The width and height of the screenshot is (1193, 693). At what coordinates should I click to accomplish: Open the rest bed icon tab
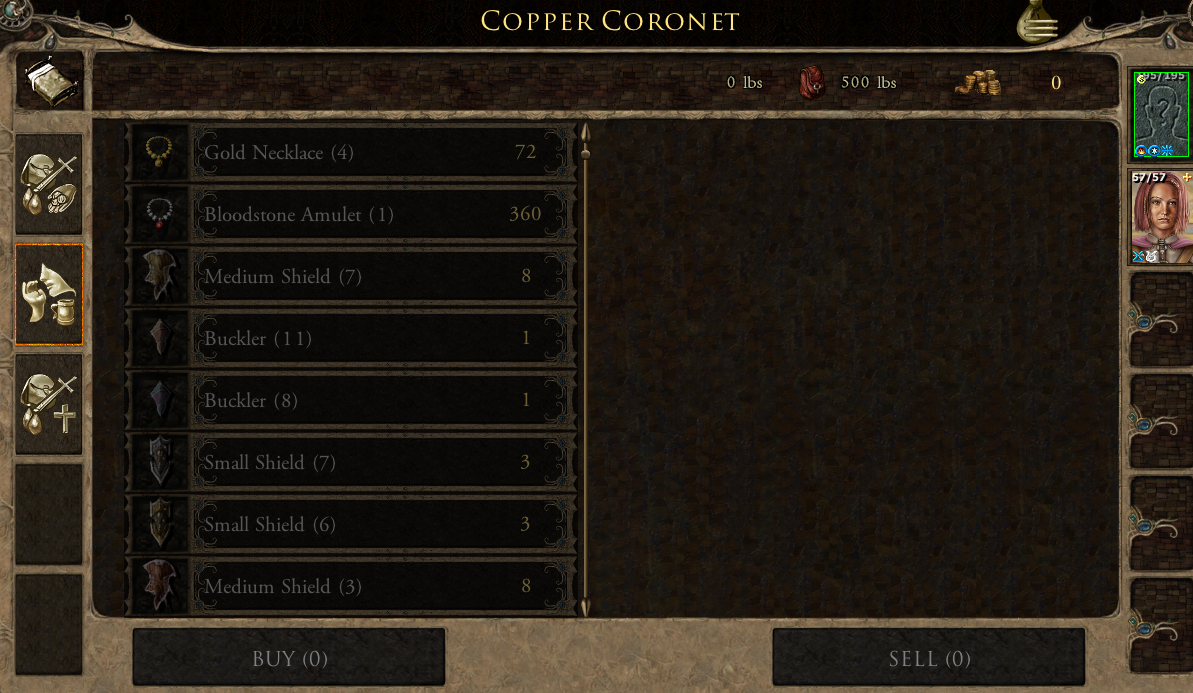click(x=49, y=81)
